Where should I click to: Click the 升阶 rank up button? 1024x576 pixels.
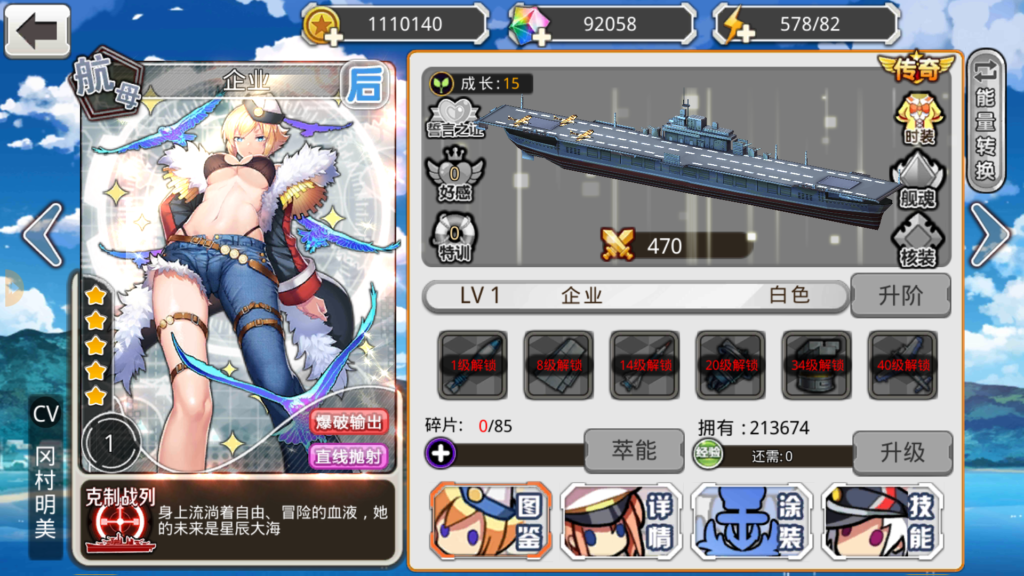(x=900, y=296)
